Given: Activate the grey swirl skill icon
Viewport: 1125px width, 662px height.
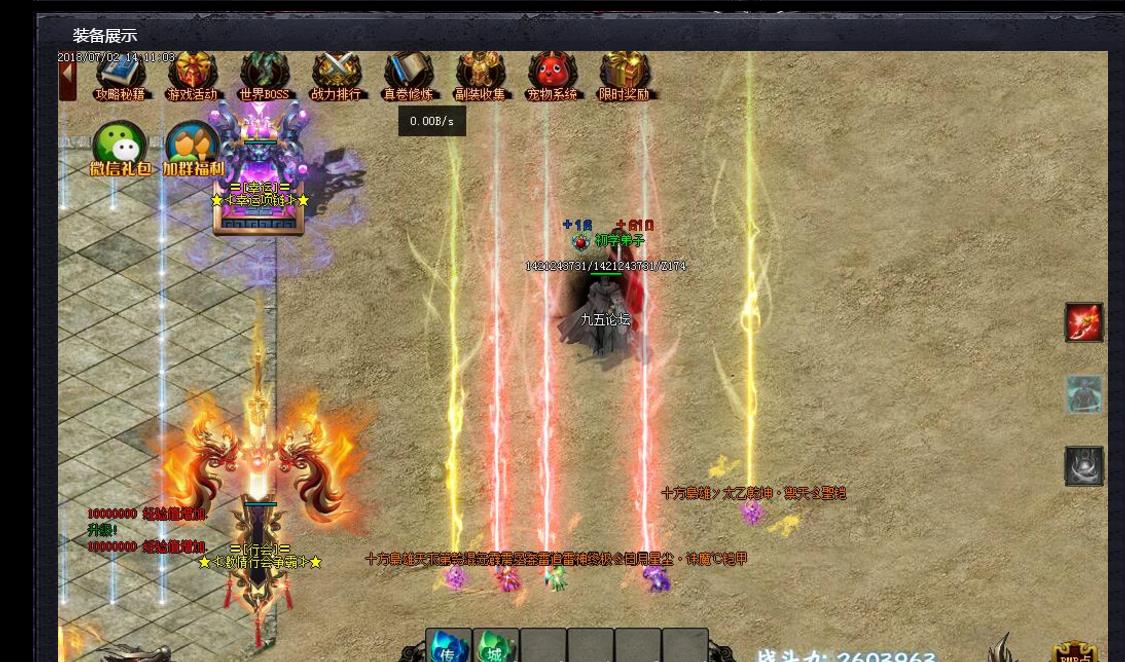Looking at the screenshot, I should tap(1084, 466).
